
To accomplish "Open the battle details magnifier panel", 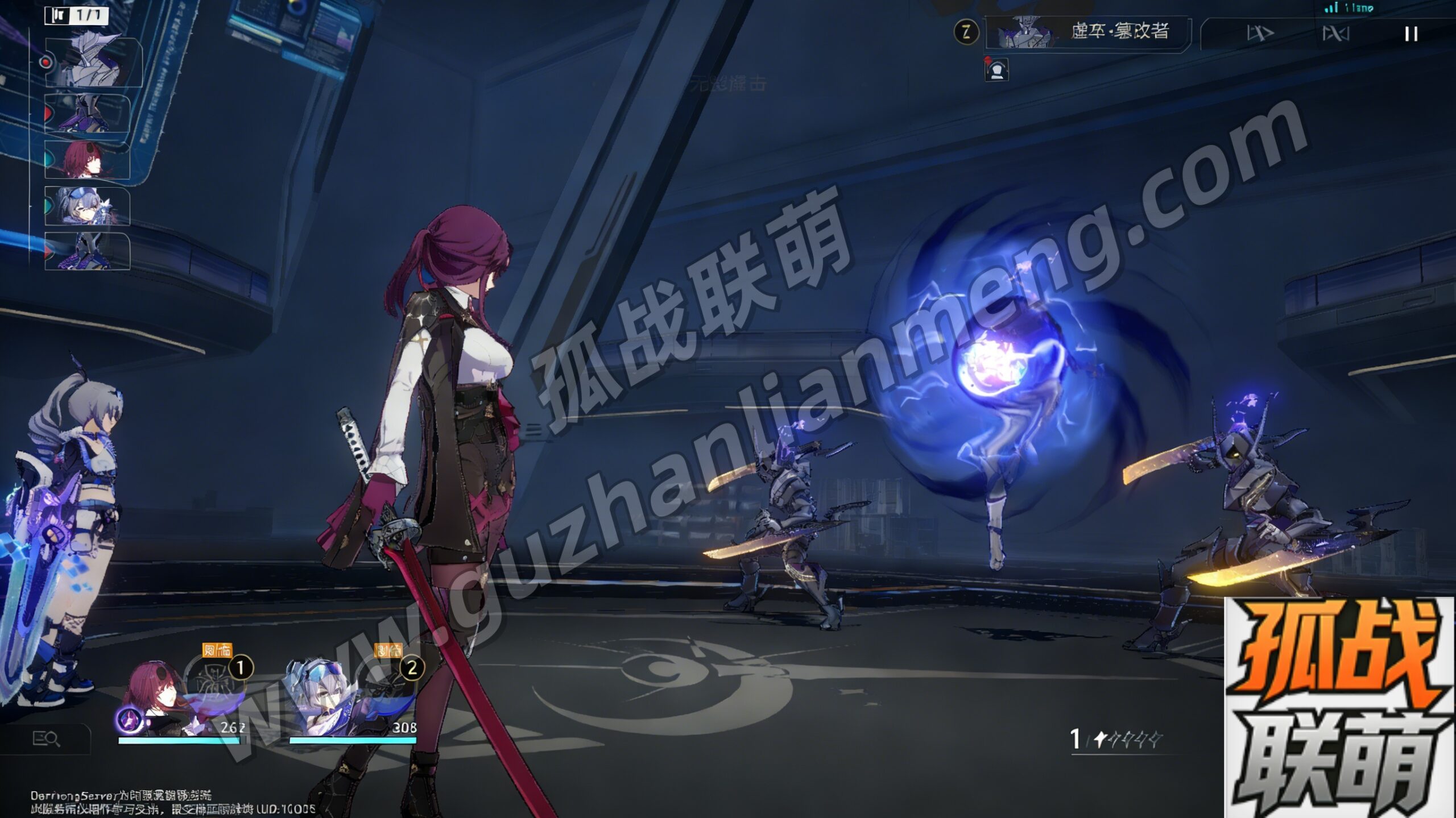I will pos(45,739).
